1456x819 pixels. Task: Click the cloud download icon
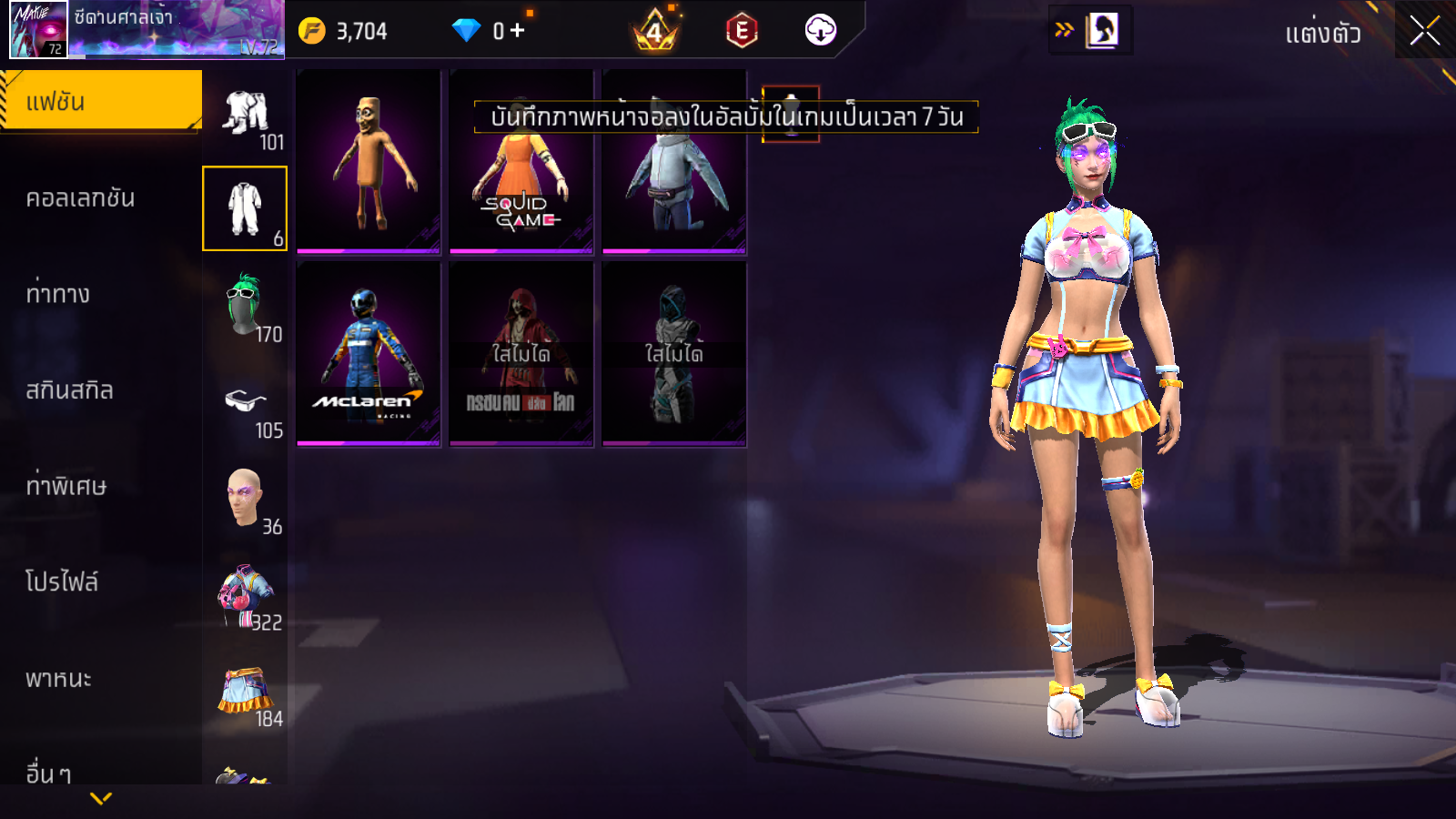click(820, 31)
